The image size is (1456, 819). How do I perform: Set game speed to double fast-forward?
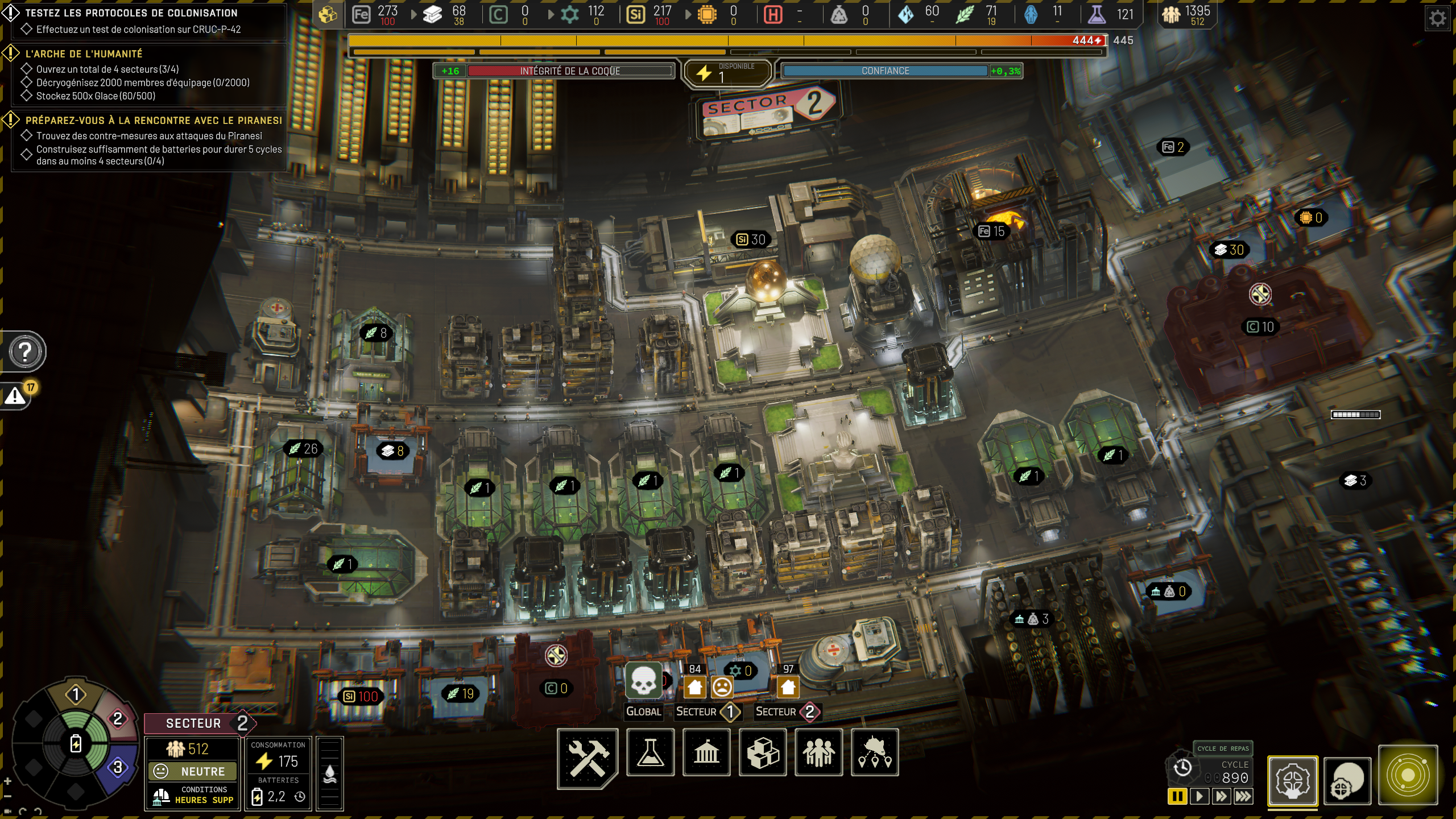[1221, 796]
